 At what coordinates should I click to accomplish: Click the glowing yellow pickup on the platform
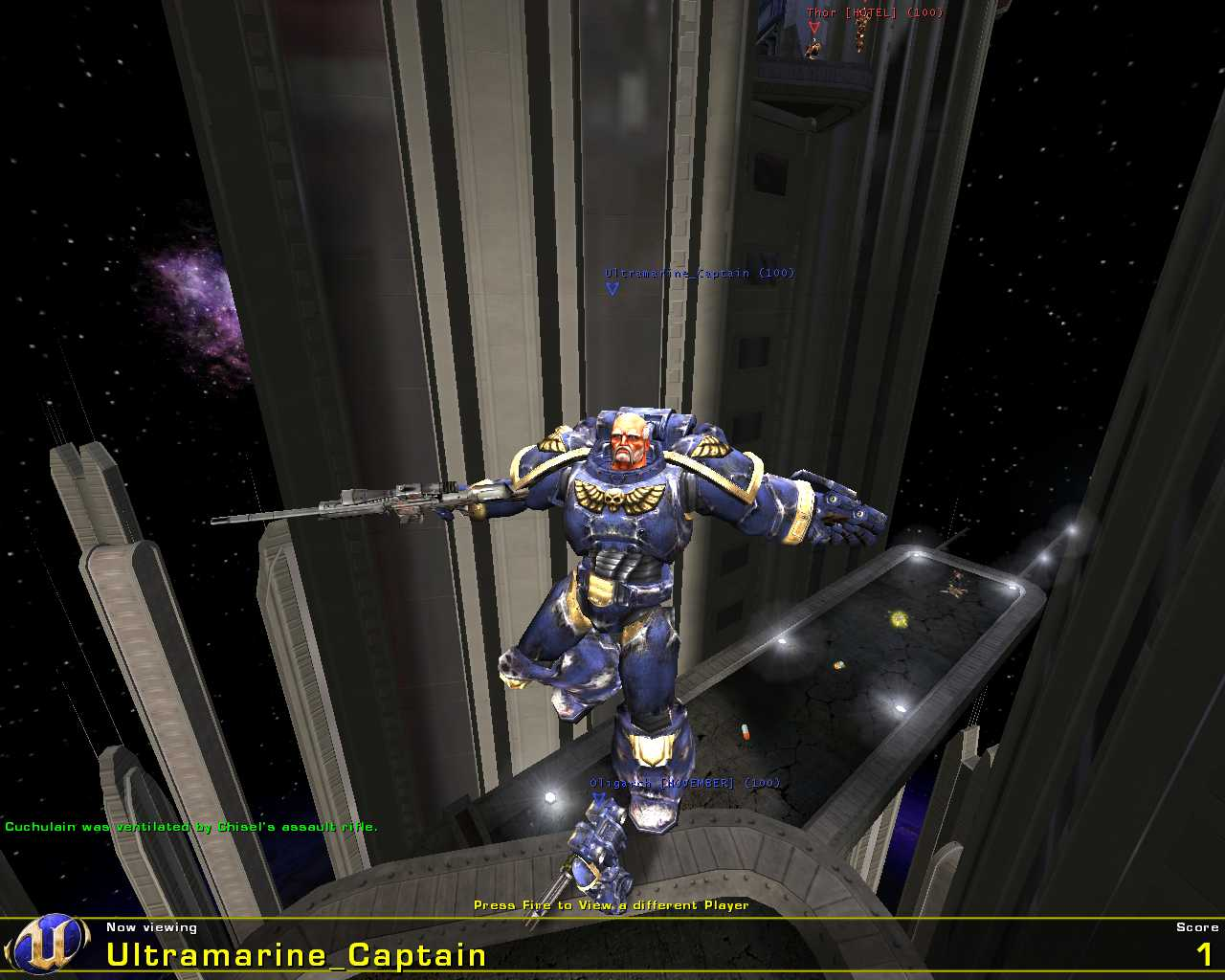899,619
